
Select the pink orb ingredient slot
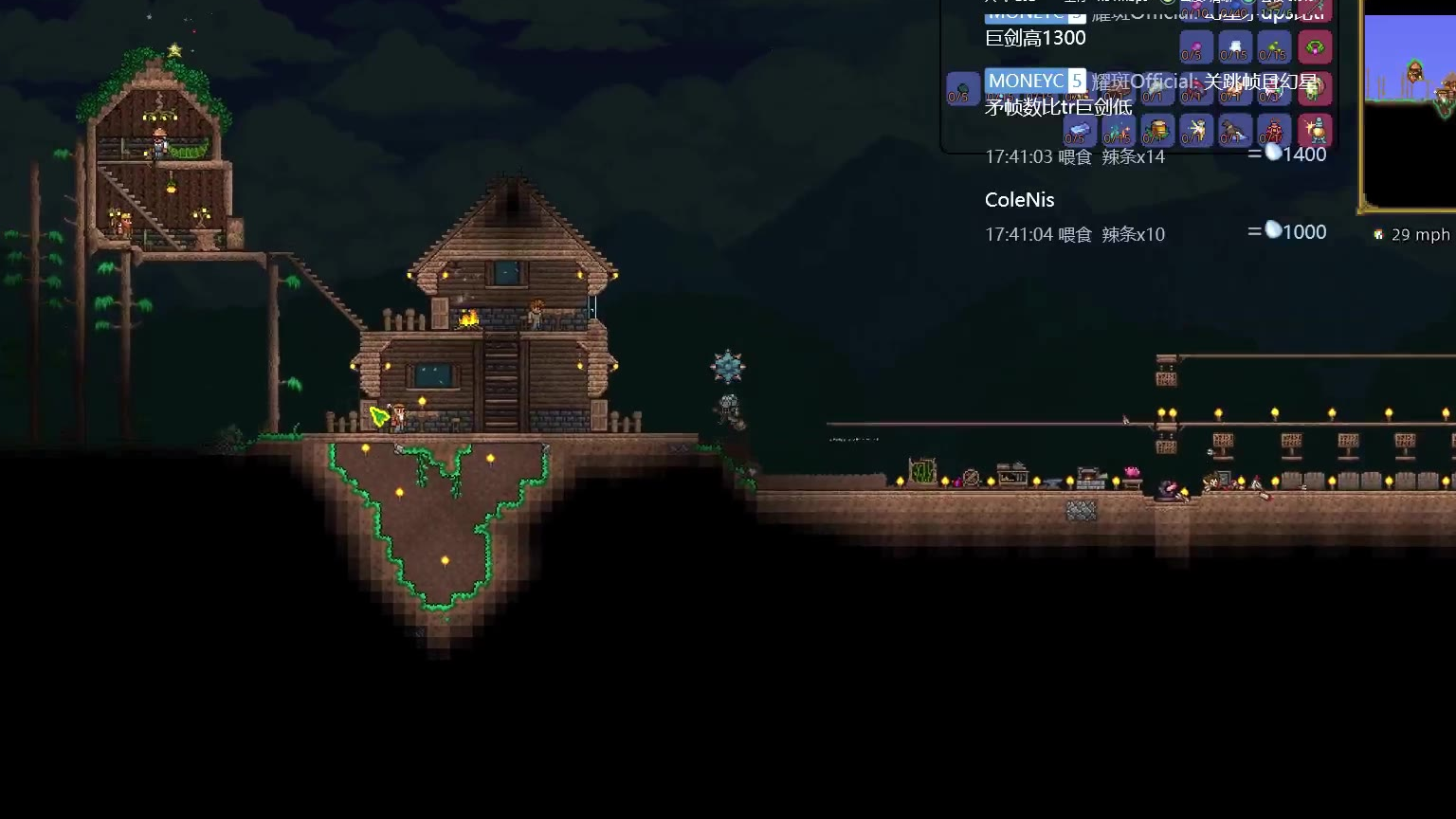(1194, 47)
